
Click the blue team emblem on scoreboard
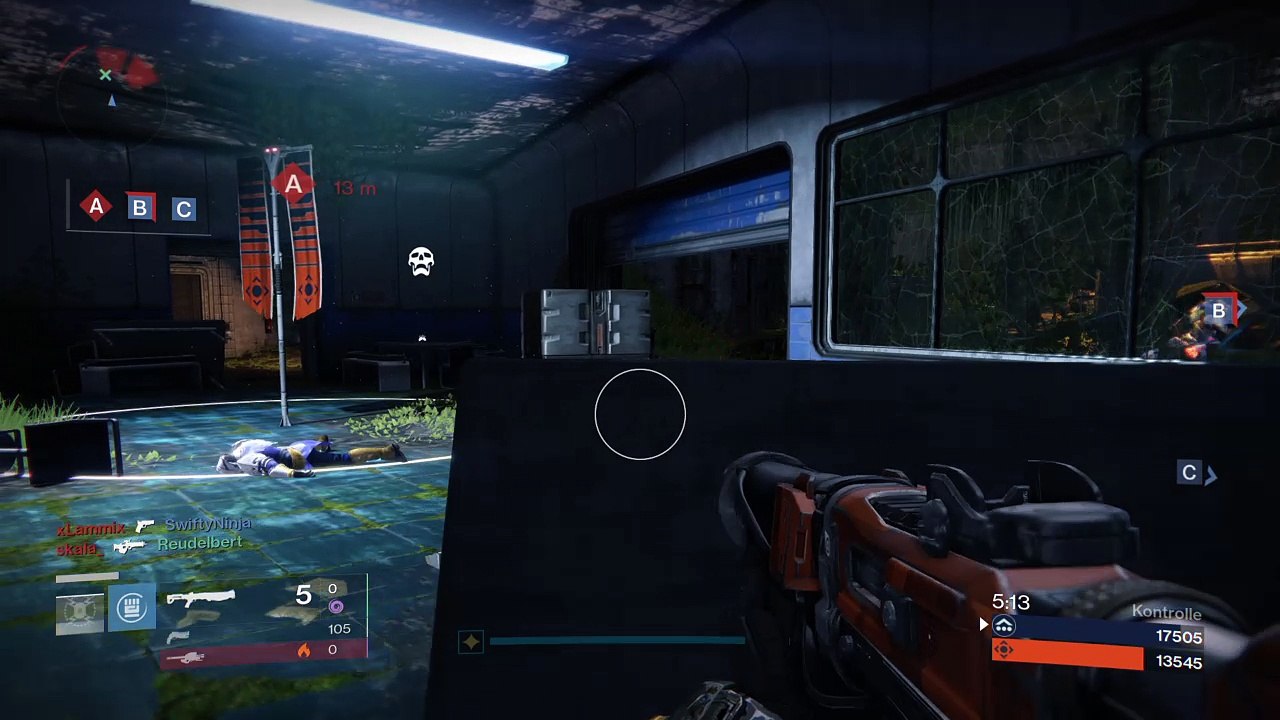[x=1004, y=627]
